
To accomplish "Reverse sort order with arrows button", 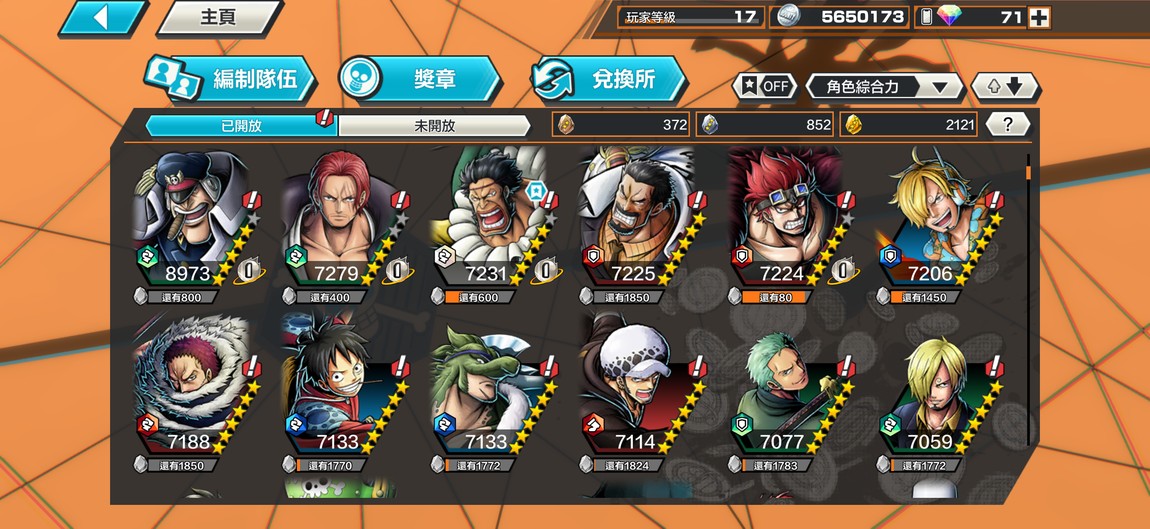I will (1005, 86).
